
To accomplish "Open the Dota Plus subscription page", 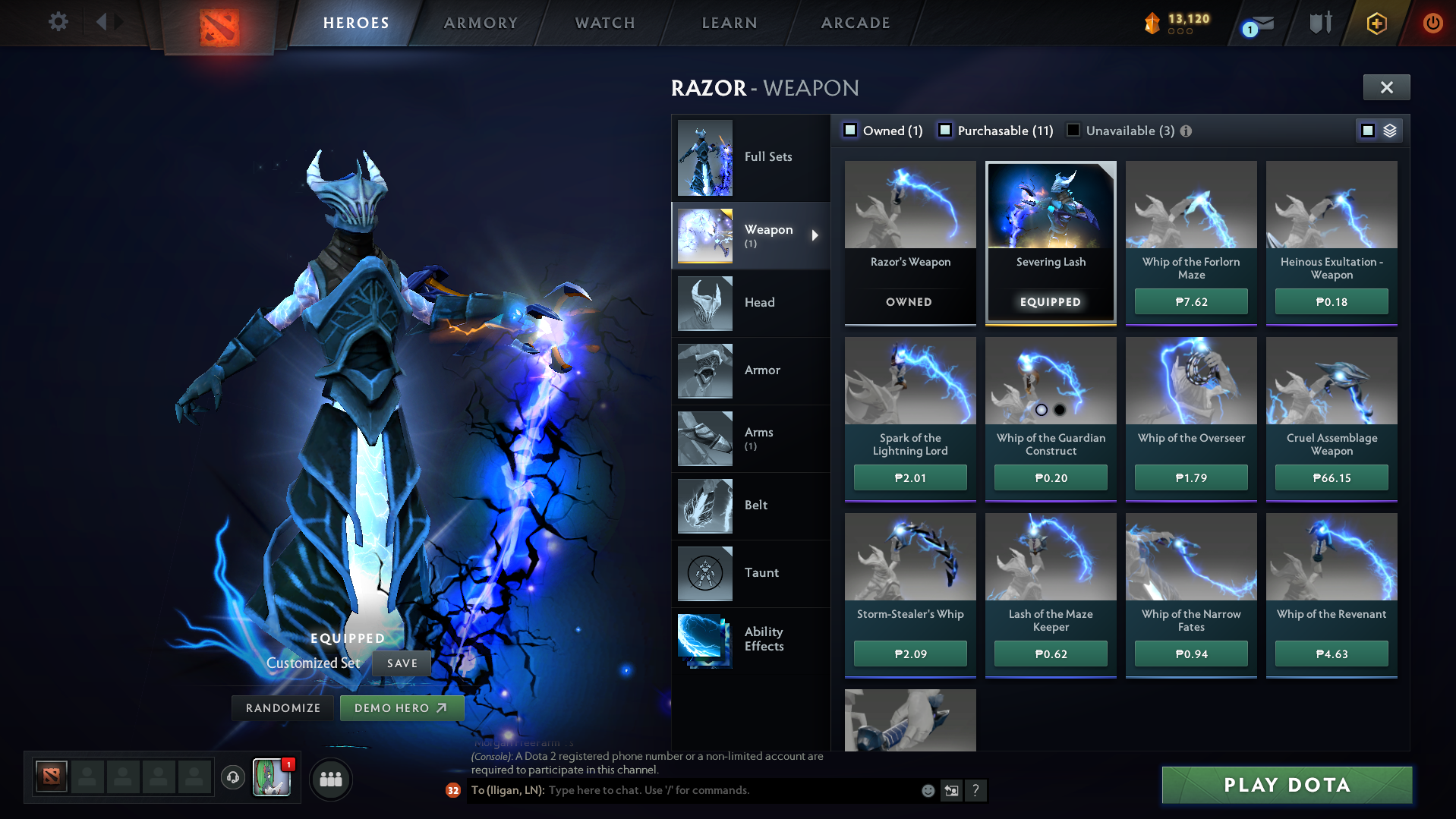I will [x=1377, y=23].
